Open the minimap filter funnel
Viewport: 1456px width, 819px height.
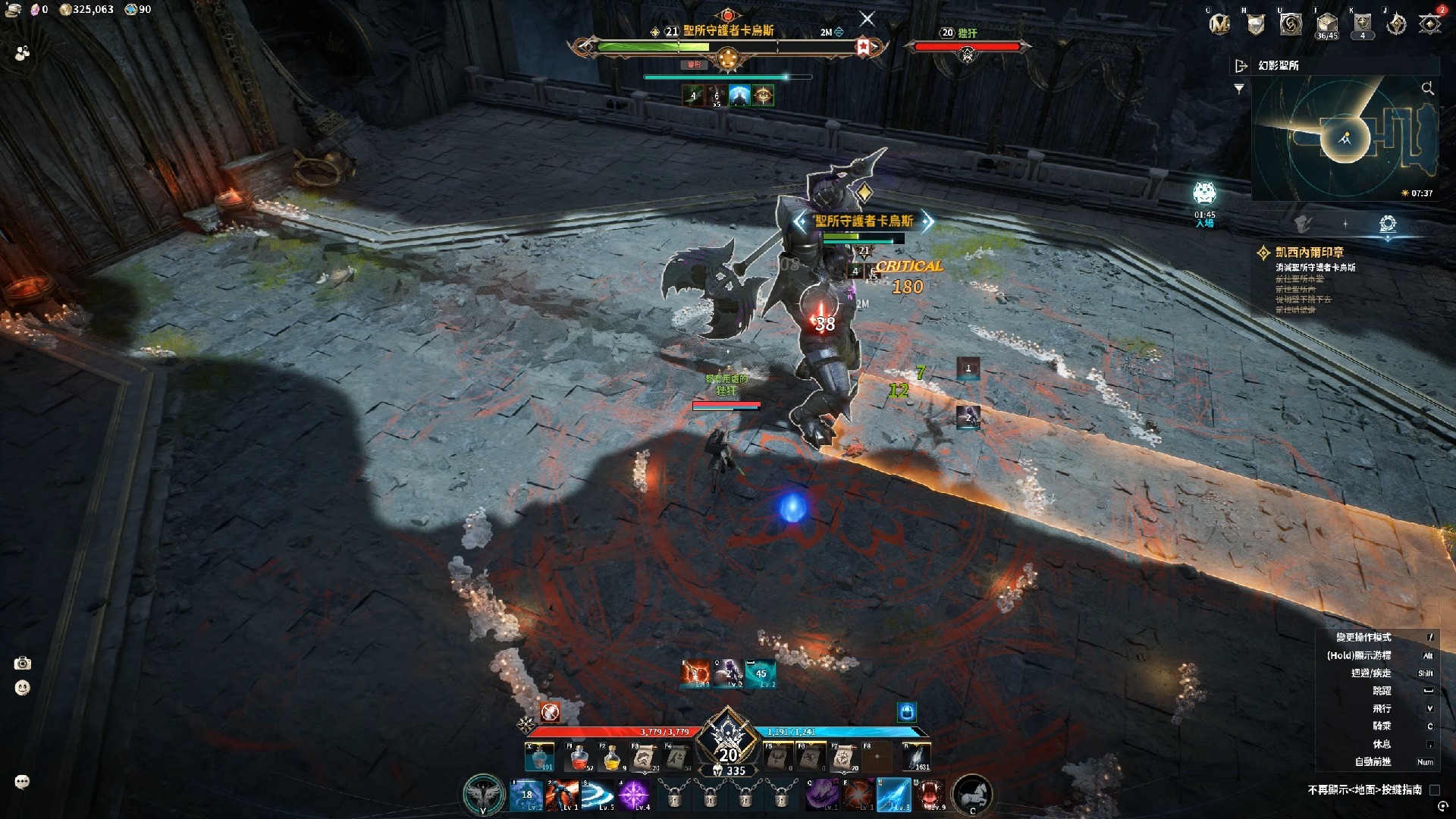tap(1239, 89)
